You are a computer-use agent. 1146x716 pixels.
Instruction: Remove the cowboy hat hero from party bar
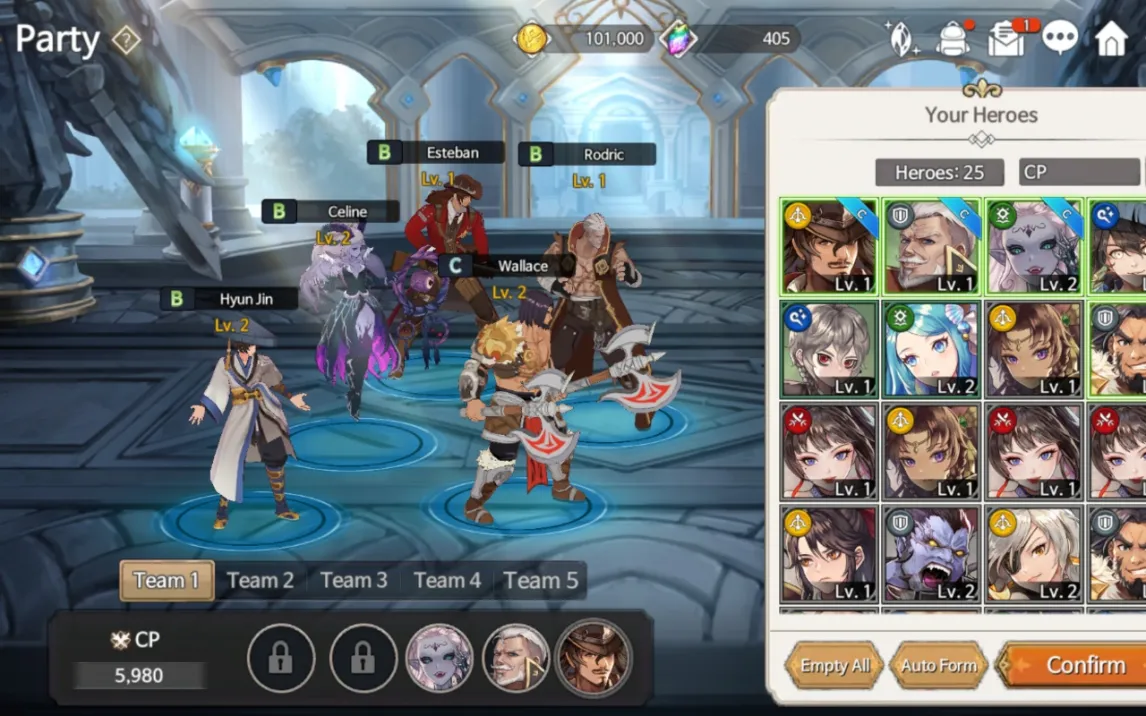[x=593, y=657]
